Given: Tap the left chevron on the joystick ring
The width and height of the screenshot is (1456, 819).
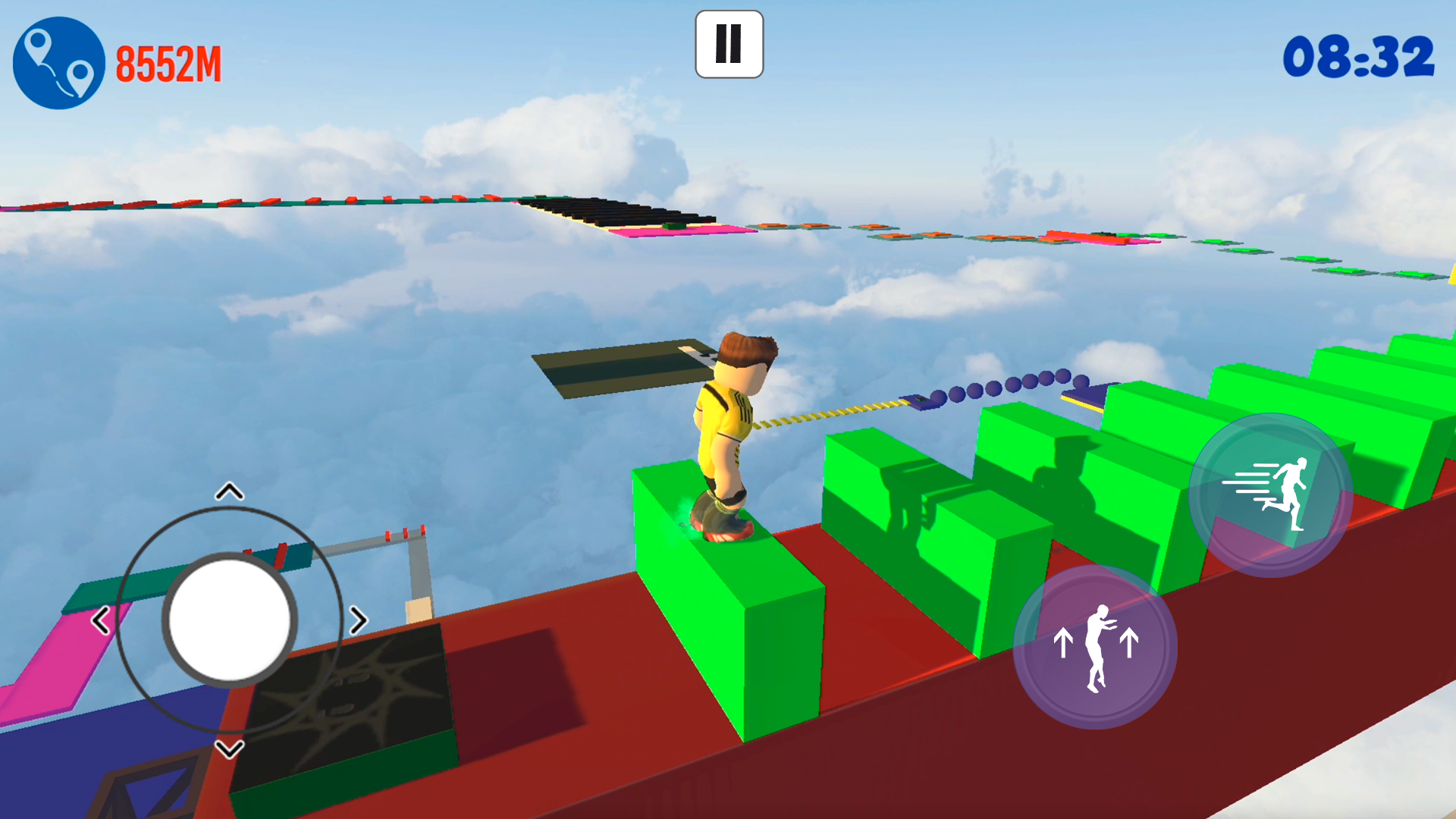Looking at the screenshot, I should (99, 620).
